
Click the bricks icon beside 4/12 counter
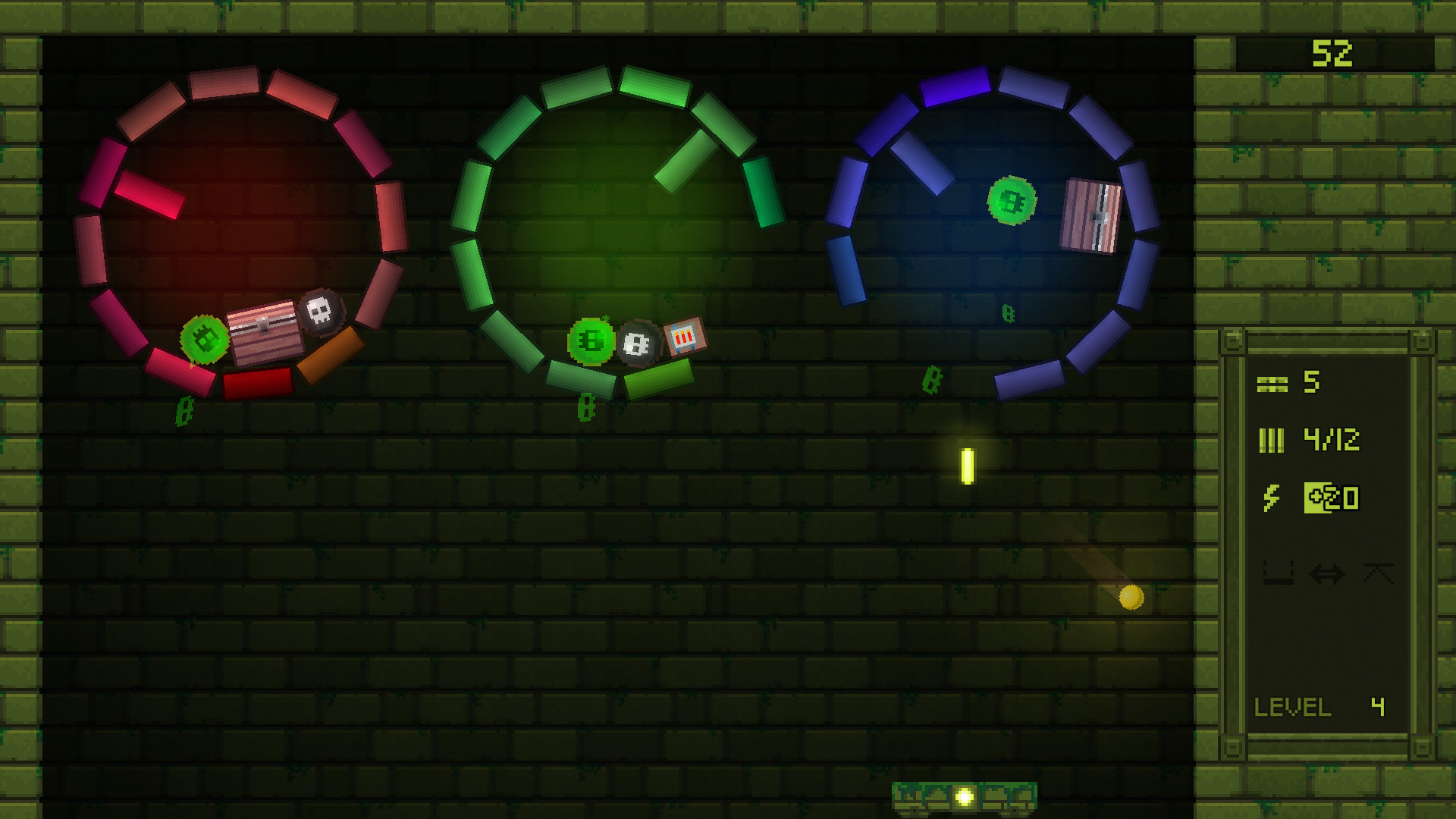pyautogui.click(x=1272, y=441)
